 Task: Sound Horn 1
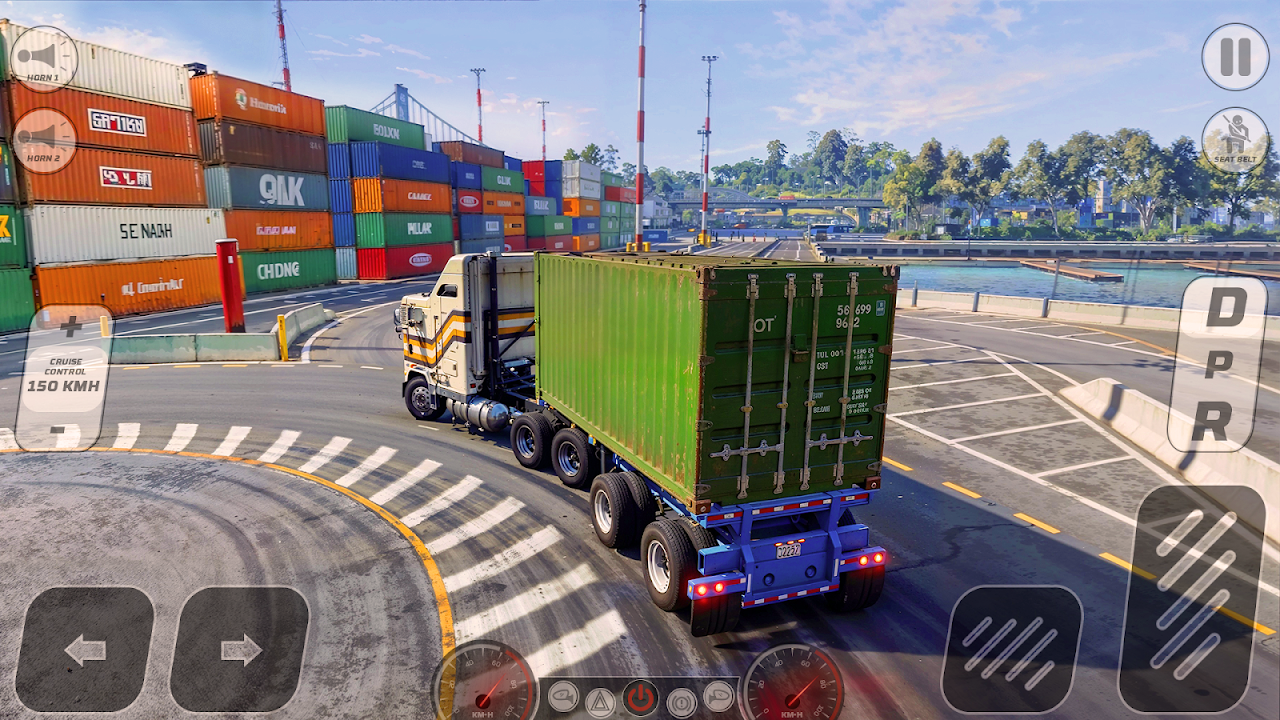tap(43, 58)
